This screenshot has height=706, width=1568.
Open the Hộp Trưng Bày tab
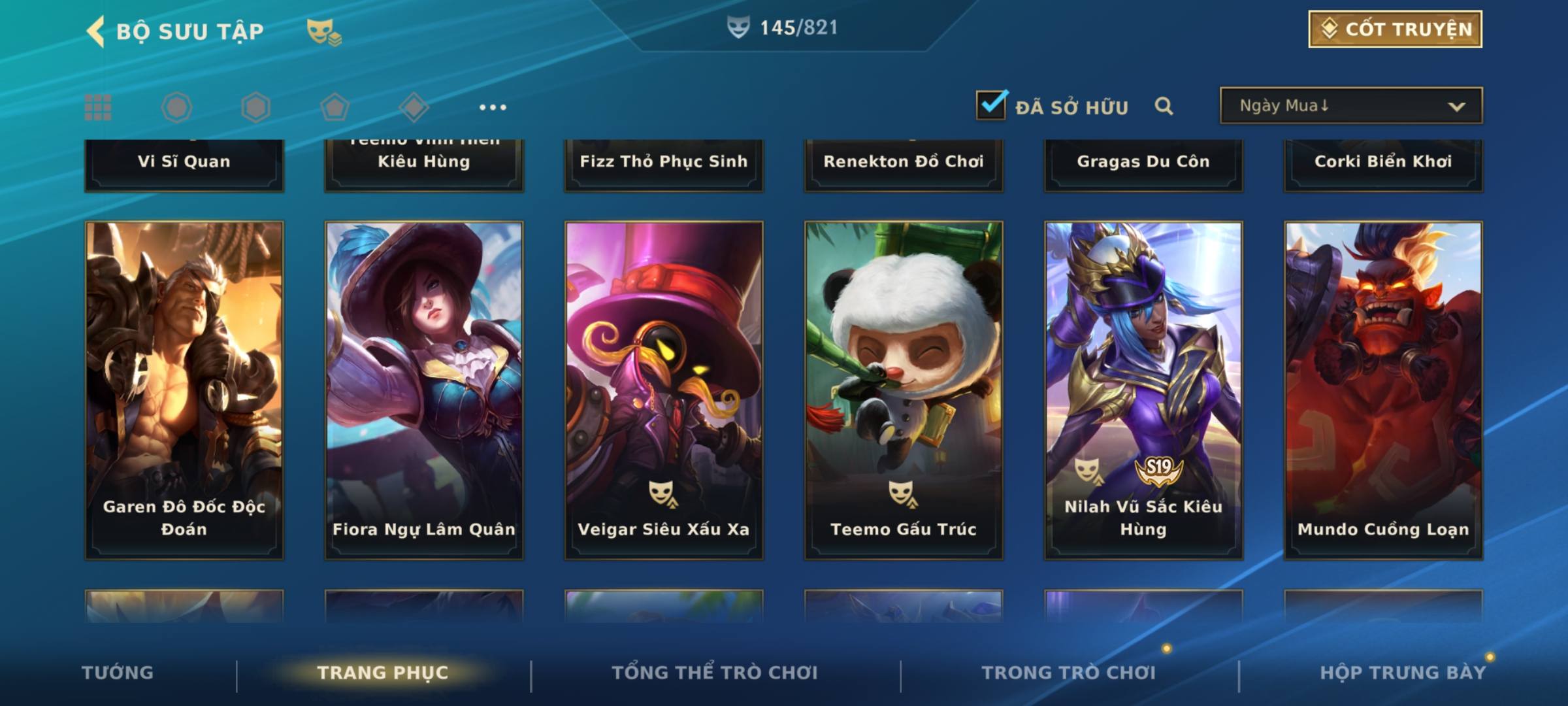tap(1403, 673)
